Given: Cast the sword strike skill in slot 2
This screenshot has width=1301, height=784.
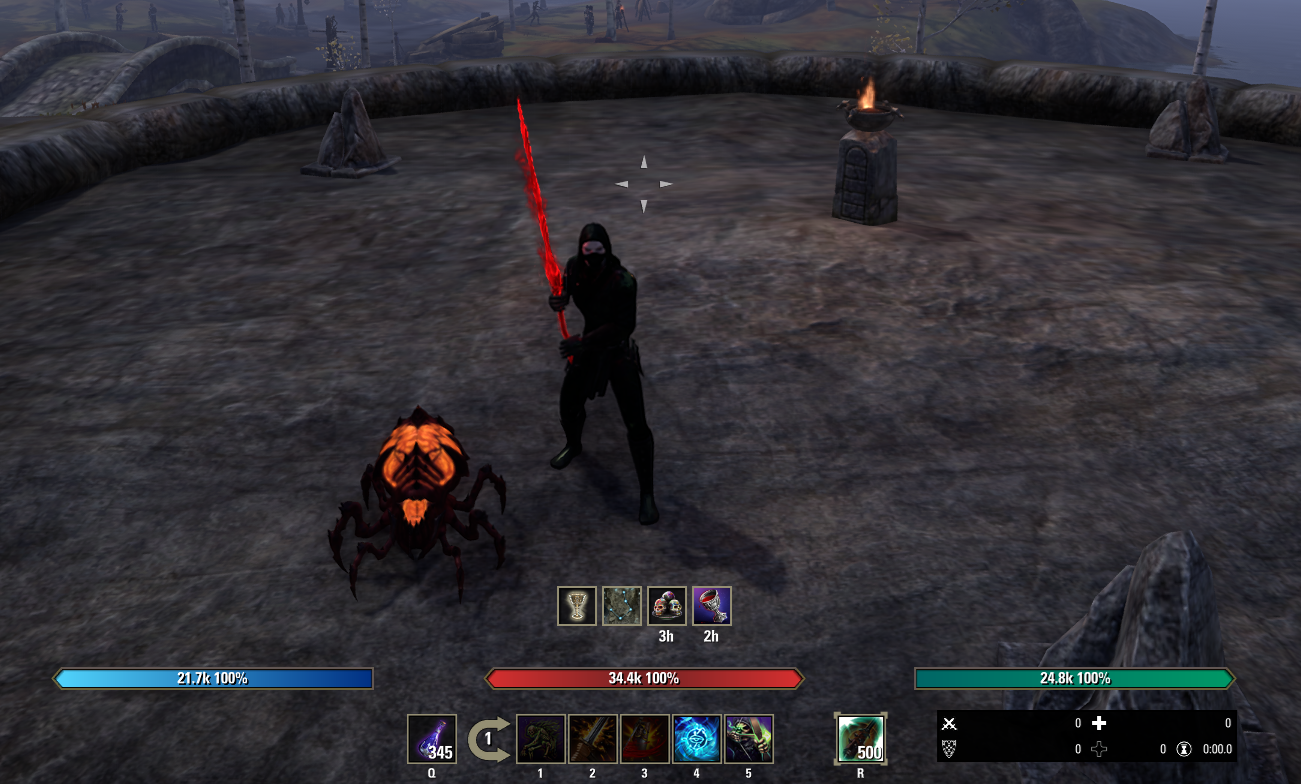Looking at the screenshot, I should pyautogui.click(x=593, y=739).
